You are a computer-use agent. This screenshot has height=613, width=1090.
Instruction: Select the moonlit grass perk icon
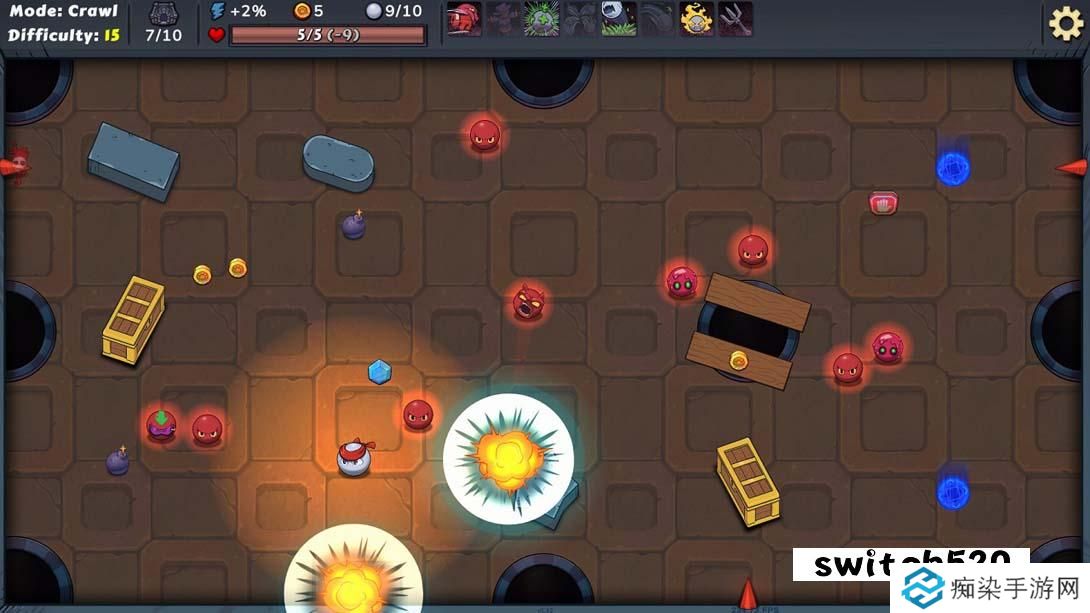click(619, 19)
